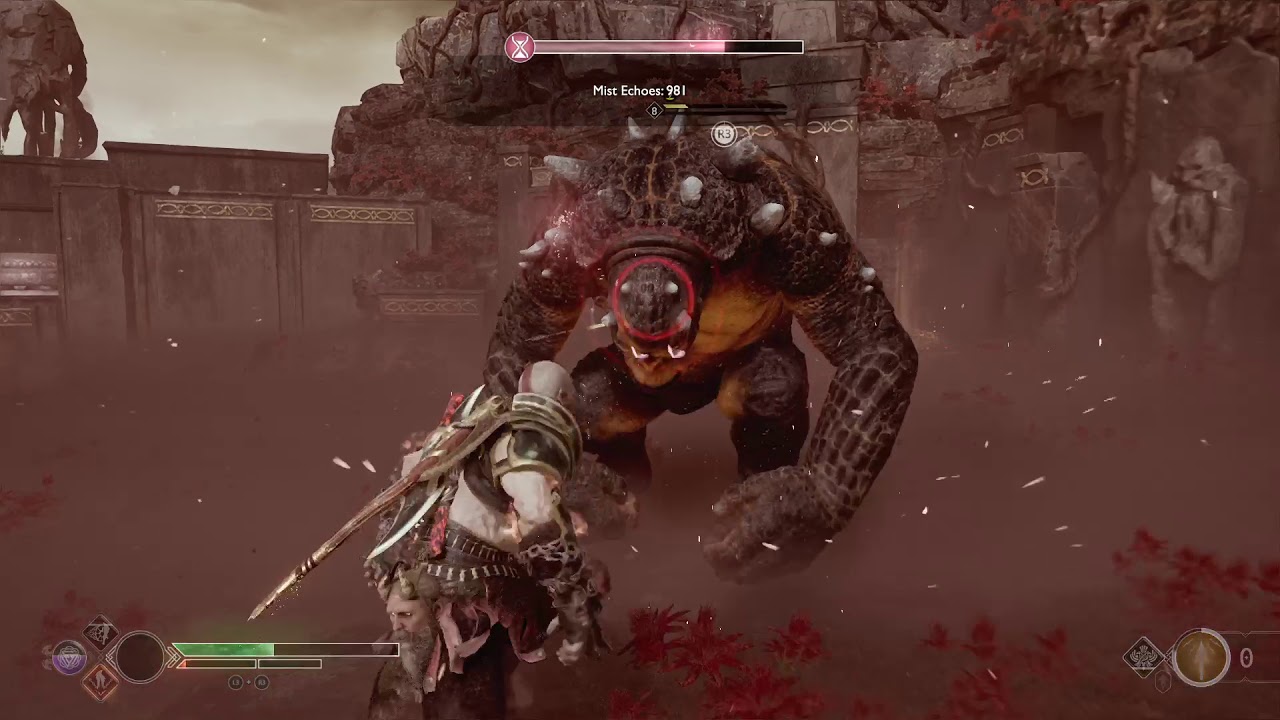Click the empty circular rage emblem
The width and height of the screenshot is (1280, 720).
tap(140, 657)
